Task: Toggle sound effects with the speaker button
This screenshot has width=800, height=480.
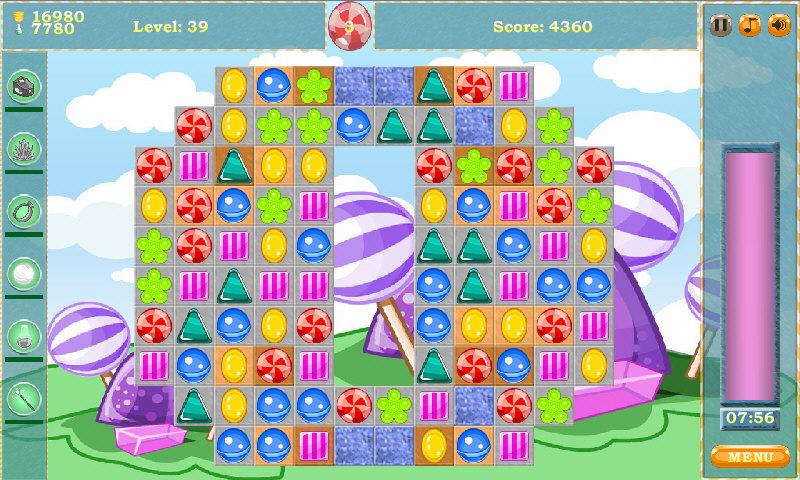Action: tap(778, 25)
